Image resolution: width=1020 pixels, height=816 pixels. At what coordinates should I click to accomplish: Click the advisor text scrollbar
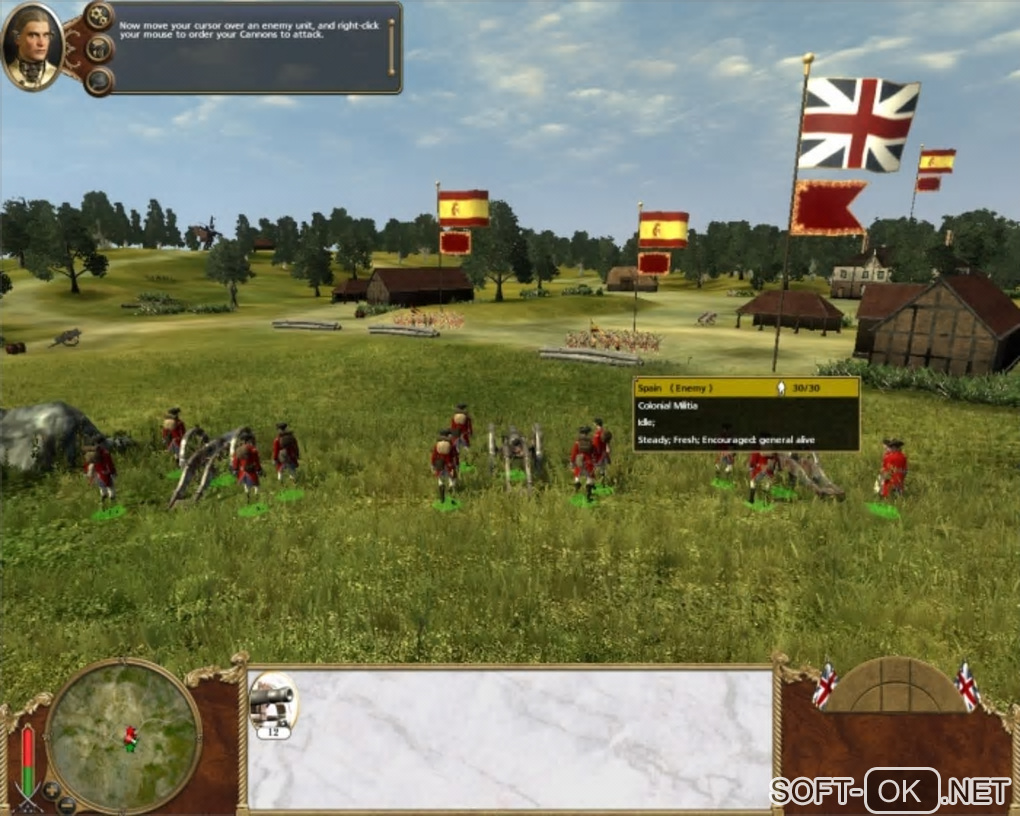[391, 46]
